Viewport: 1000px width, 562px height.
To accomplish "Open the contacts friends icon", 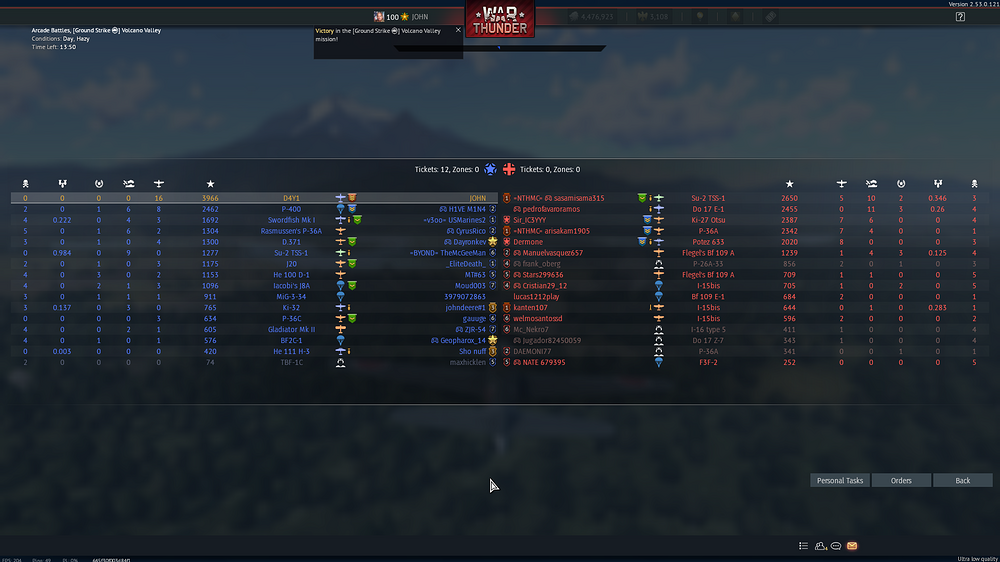I will coord(820,546).
